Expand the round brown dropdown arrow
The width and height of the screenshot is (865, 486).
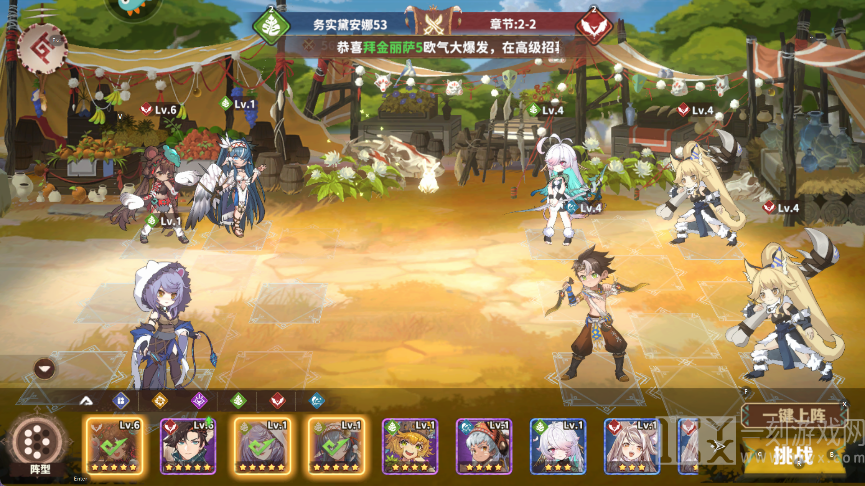(x=44, y=368)
